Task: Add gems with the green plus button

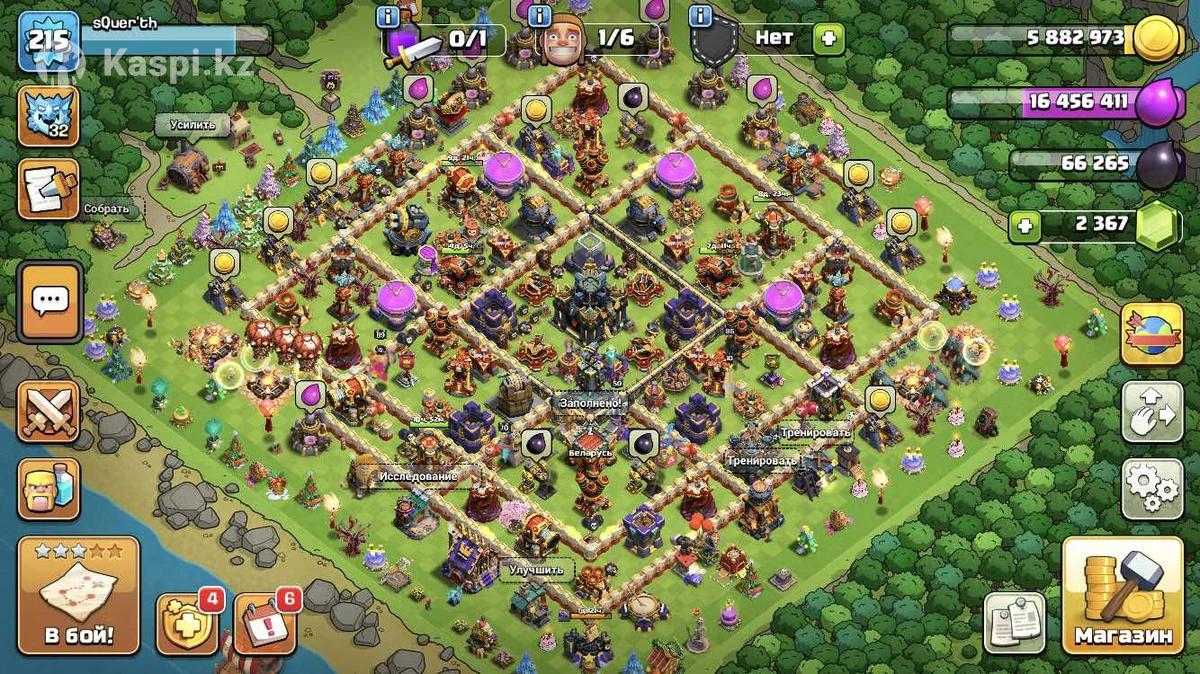Action: click(1023, 226)
